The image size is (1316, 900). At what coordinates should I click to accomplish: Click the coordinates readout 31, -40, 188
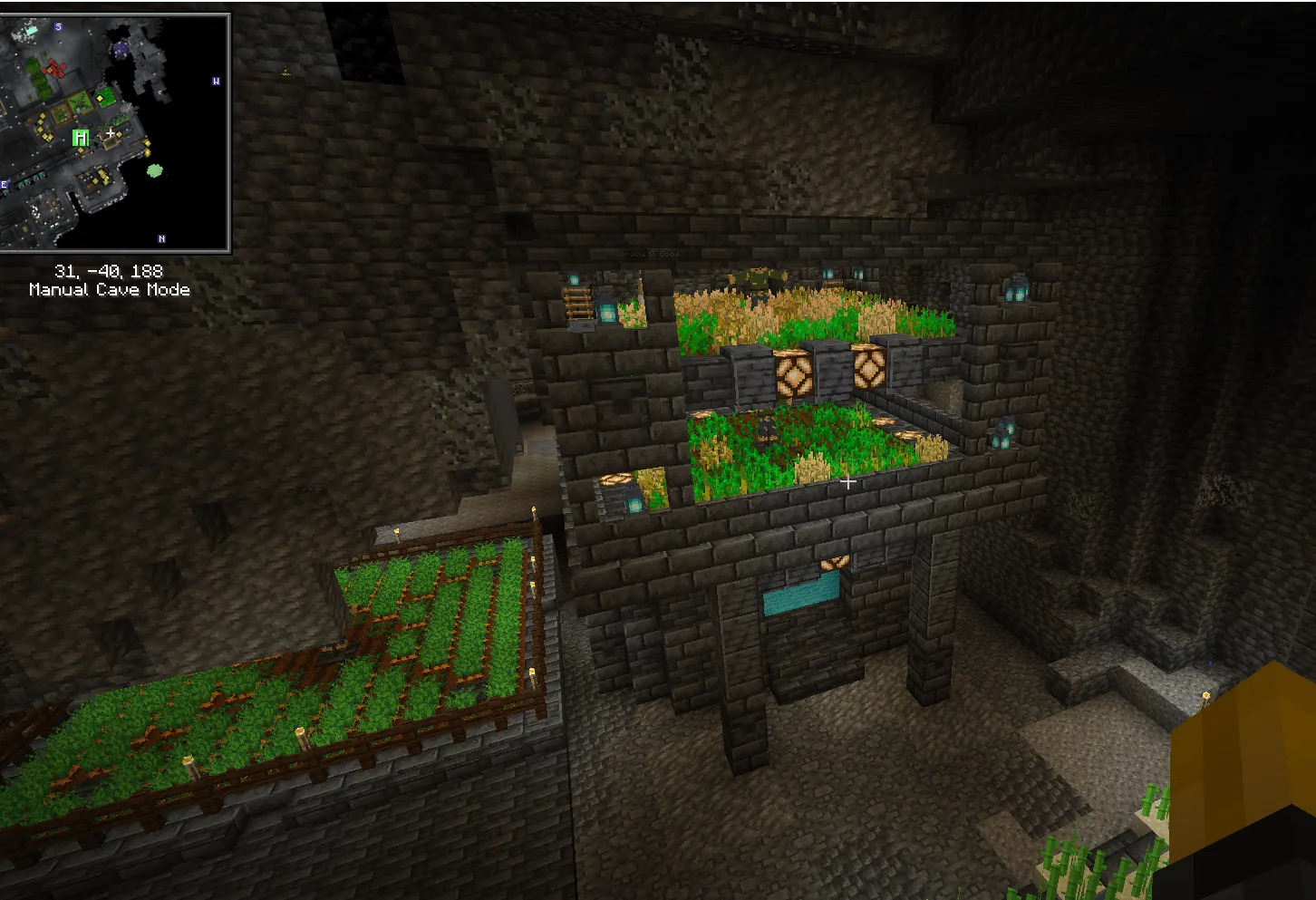109,270
